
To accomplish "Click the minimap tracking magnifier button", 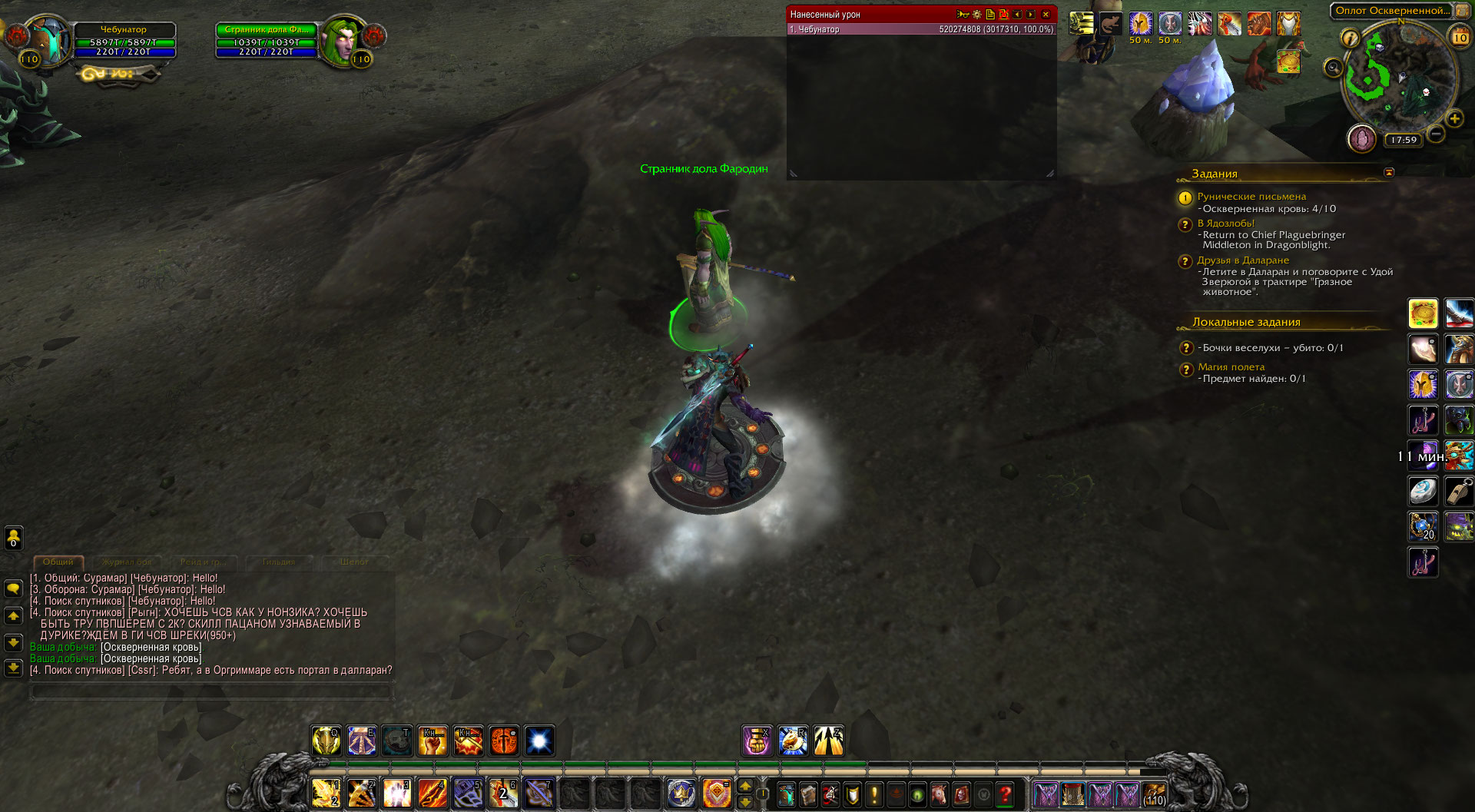I will [x=1333, y=68].
